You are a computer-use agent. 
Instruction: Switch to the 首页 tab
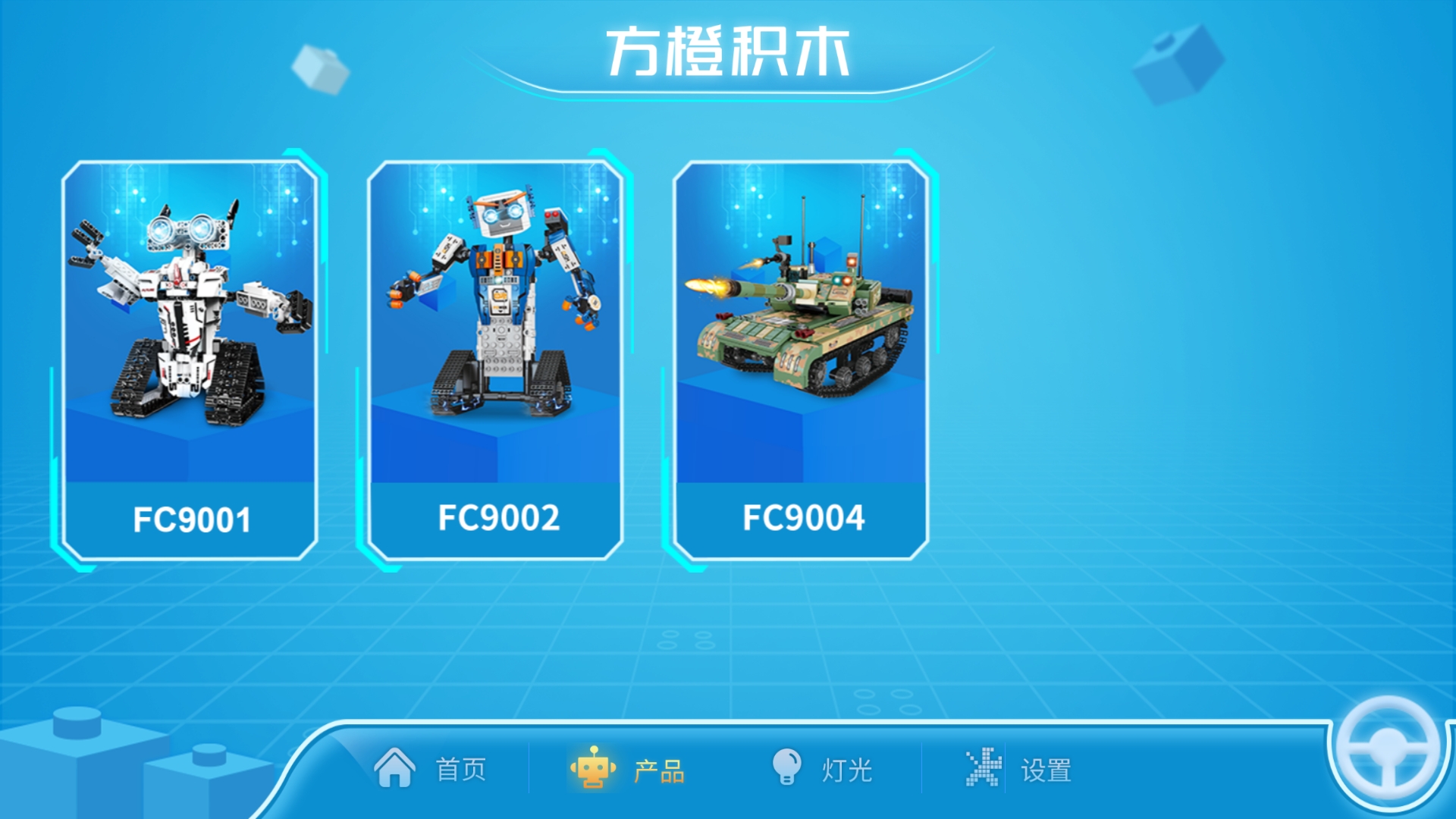[x=459, y=770]
